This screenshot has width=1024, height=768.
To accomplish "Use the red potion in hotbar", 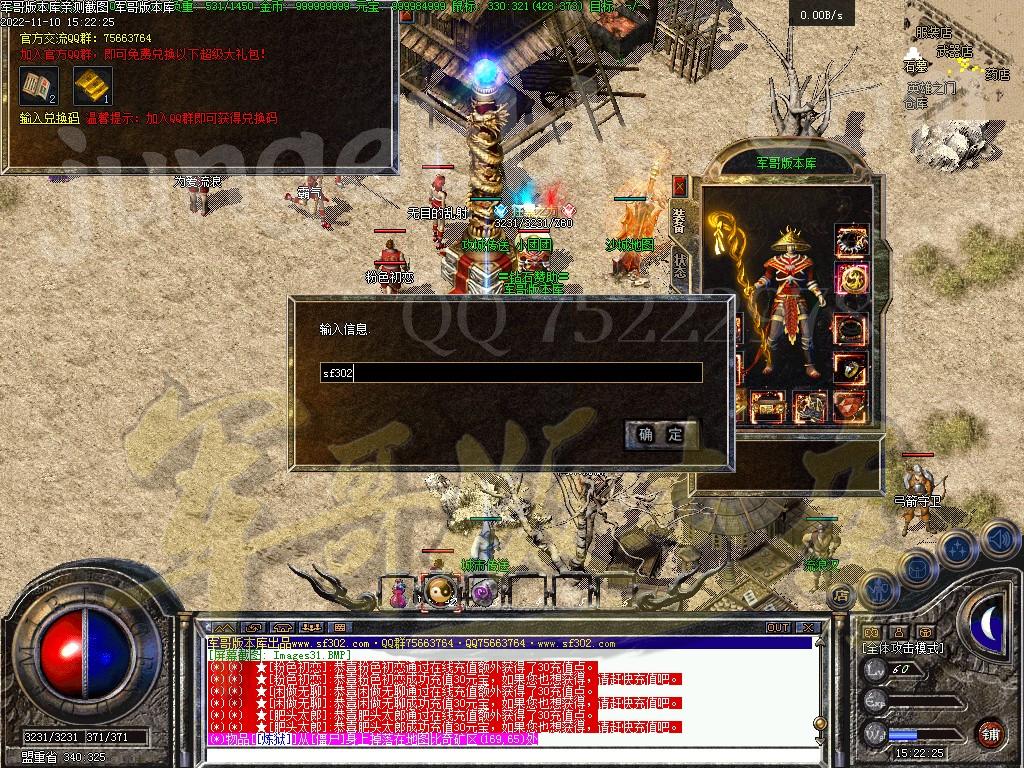I will point(399,593).
